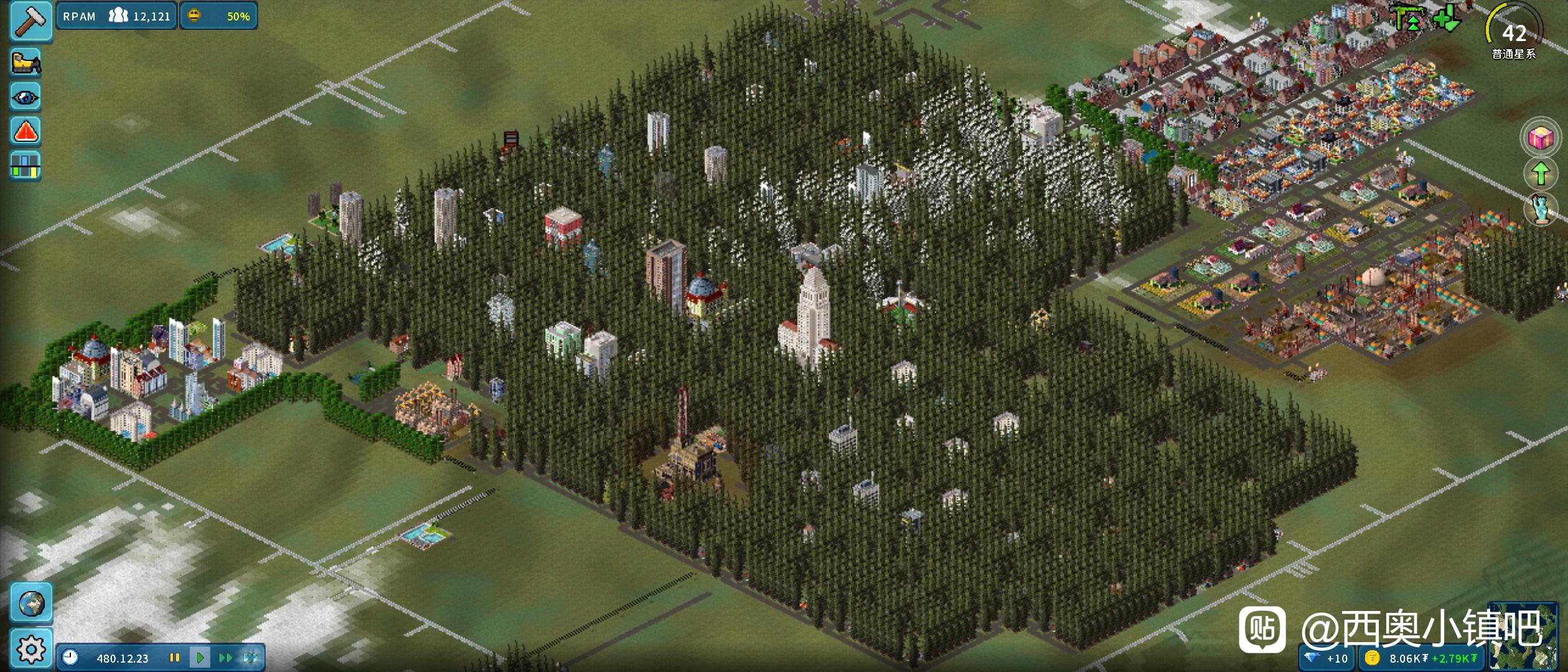1568x672 pixels.
Task: Open the colored bar chart panel
Action: tap(26, 166)
